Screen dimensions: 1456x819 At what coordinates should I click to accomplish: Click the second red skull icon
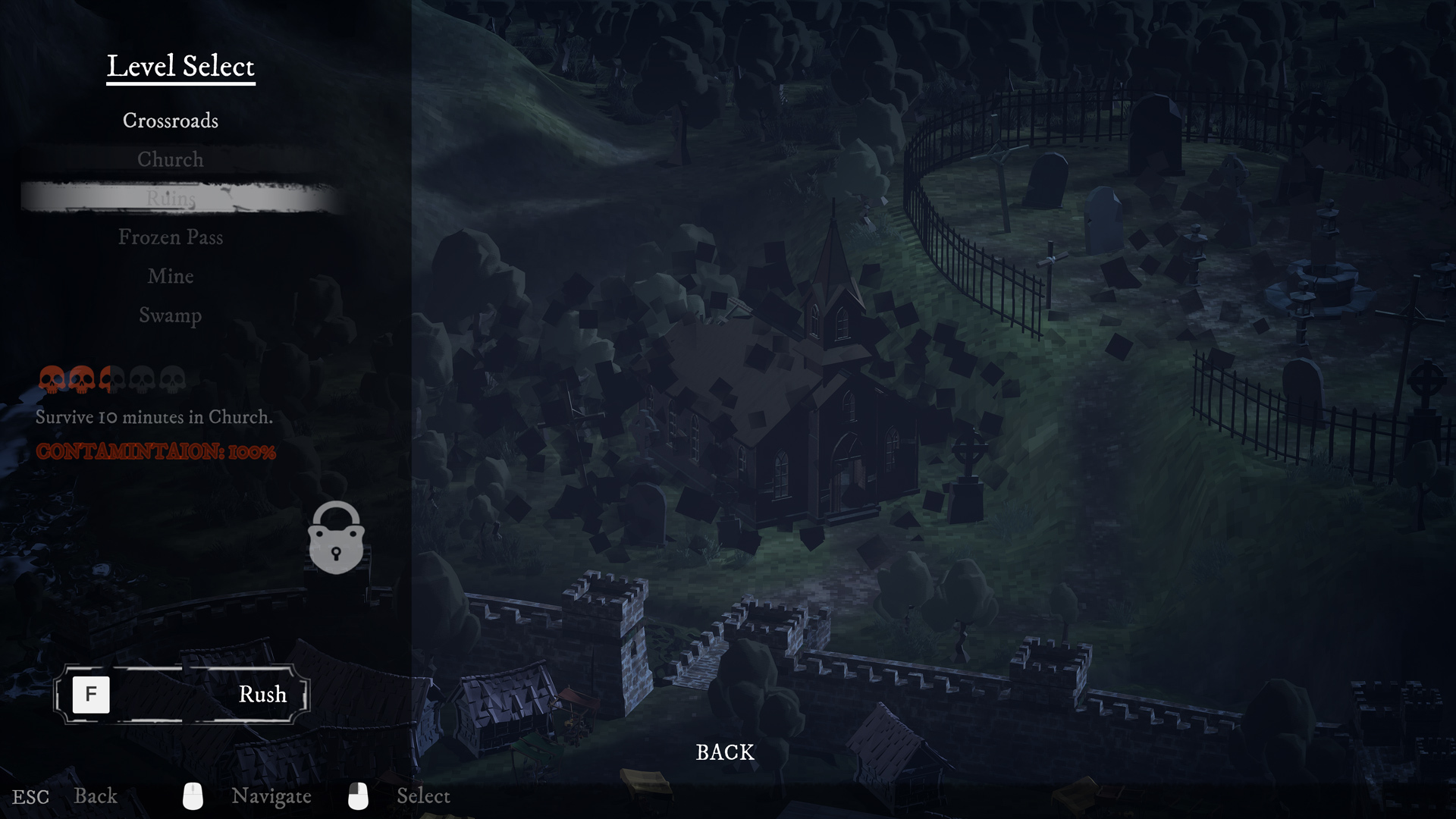82,379
